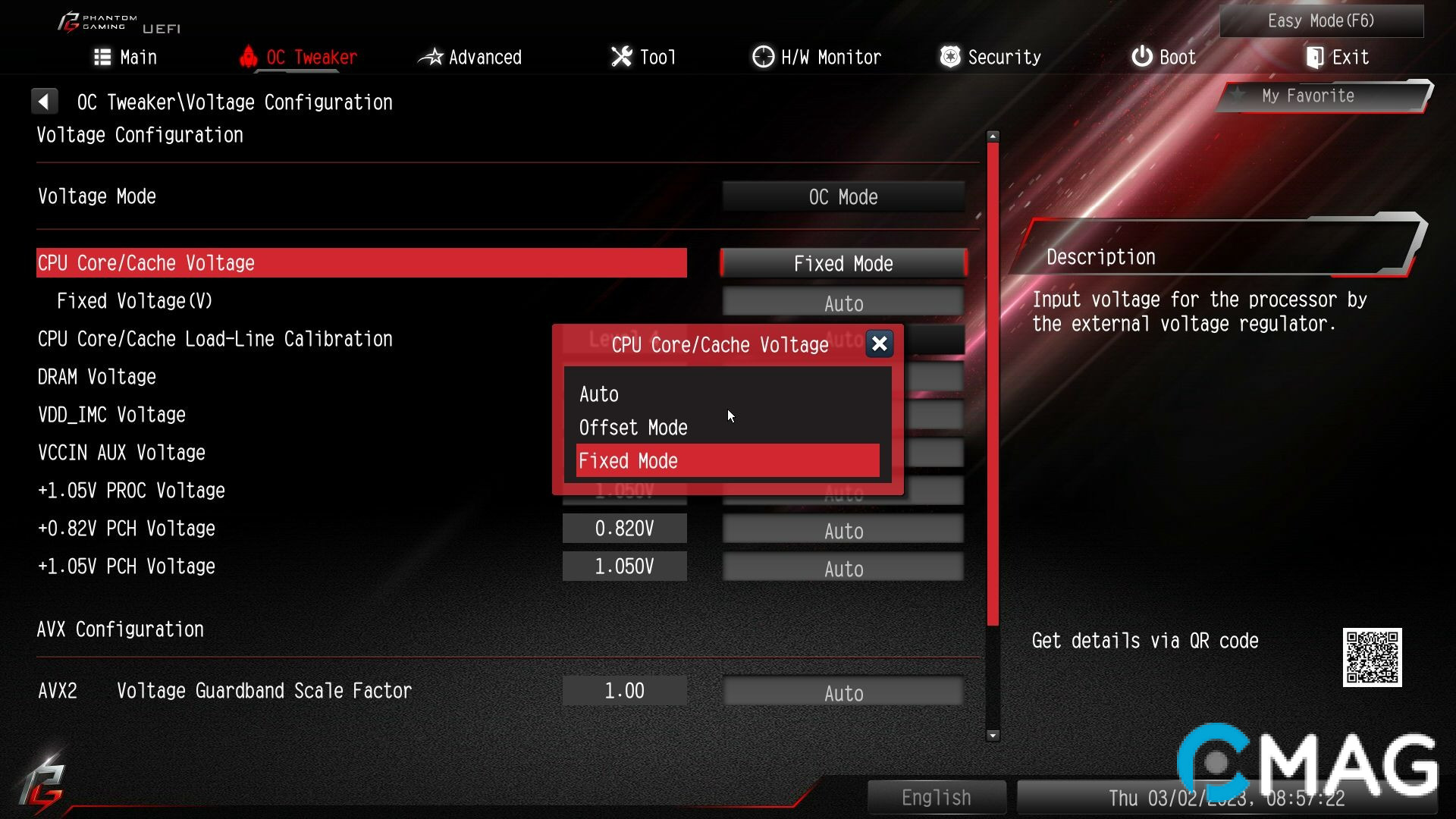This screenshot has height=819, width=1456.
Task: Open the Voltage Mode OC Mode dropdown
Action: [x=843, y=196]
